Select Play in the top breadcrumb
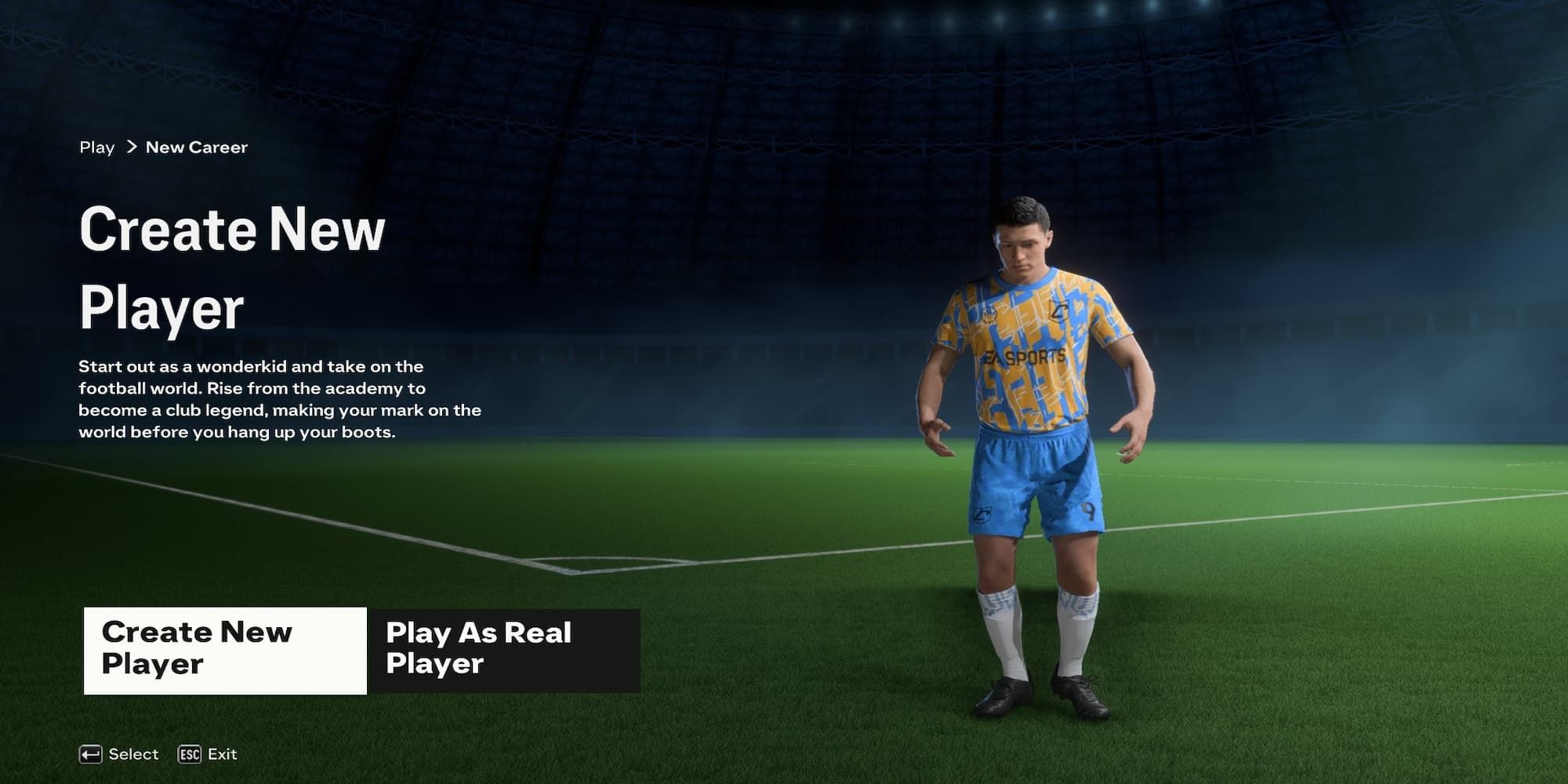Screen dimensions: 1568x784 pyautogui.click(x=96, y=147)
